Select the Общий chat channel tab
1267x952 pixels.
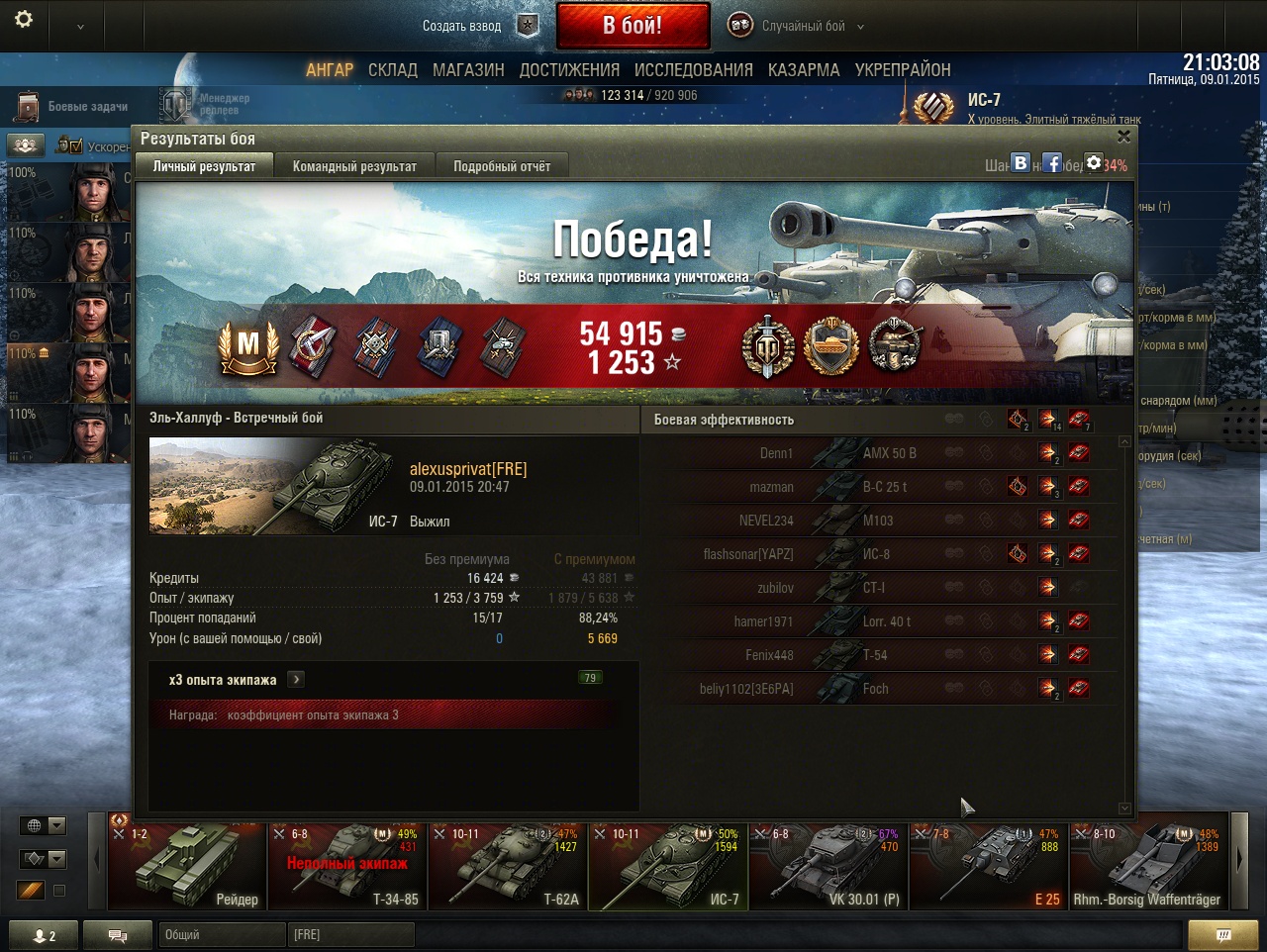point(221,934)
